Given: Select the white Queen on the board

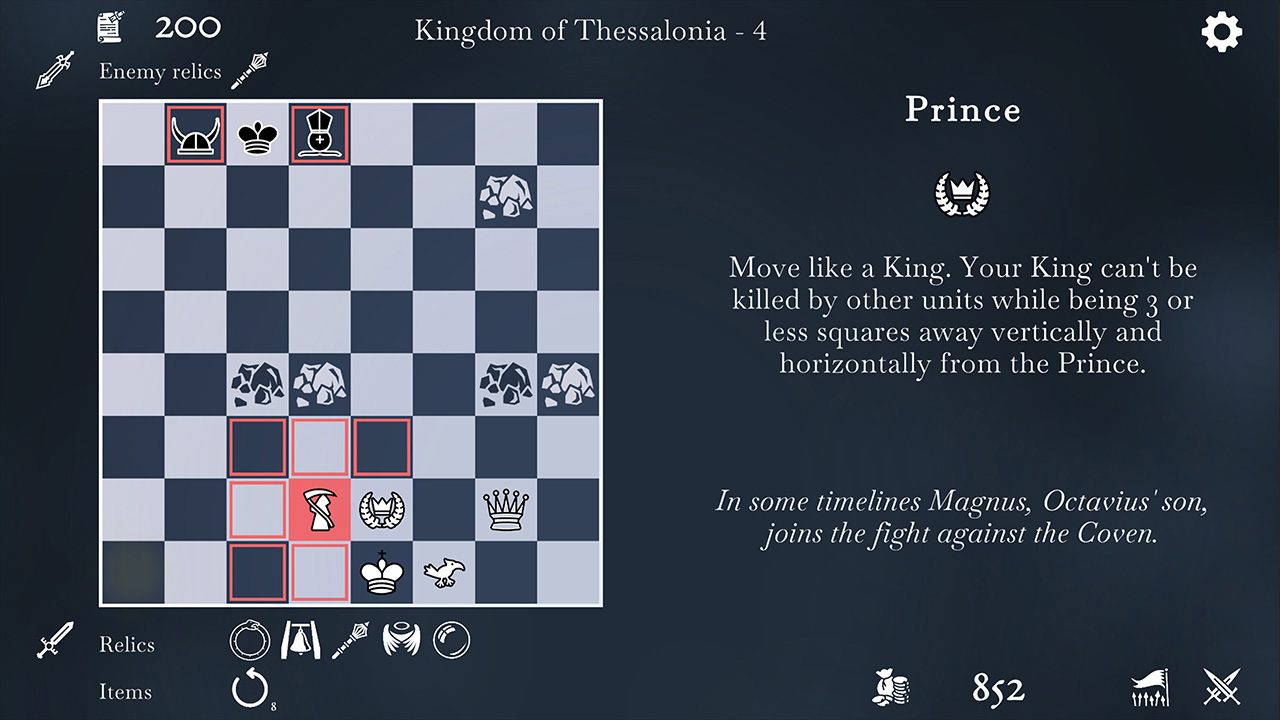Looking at the screenshot, I should point(507,510).
